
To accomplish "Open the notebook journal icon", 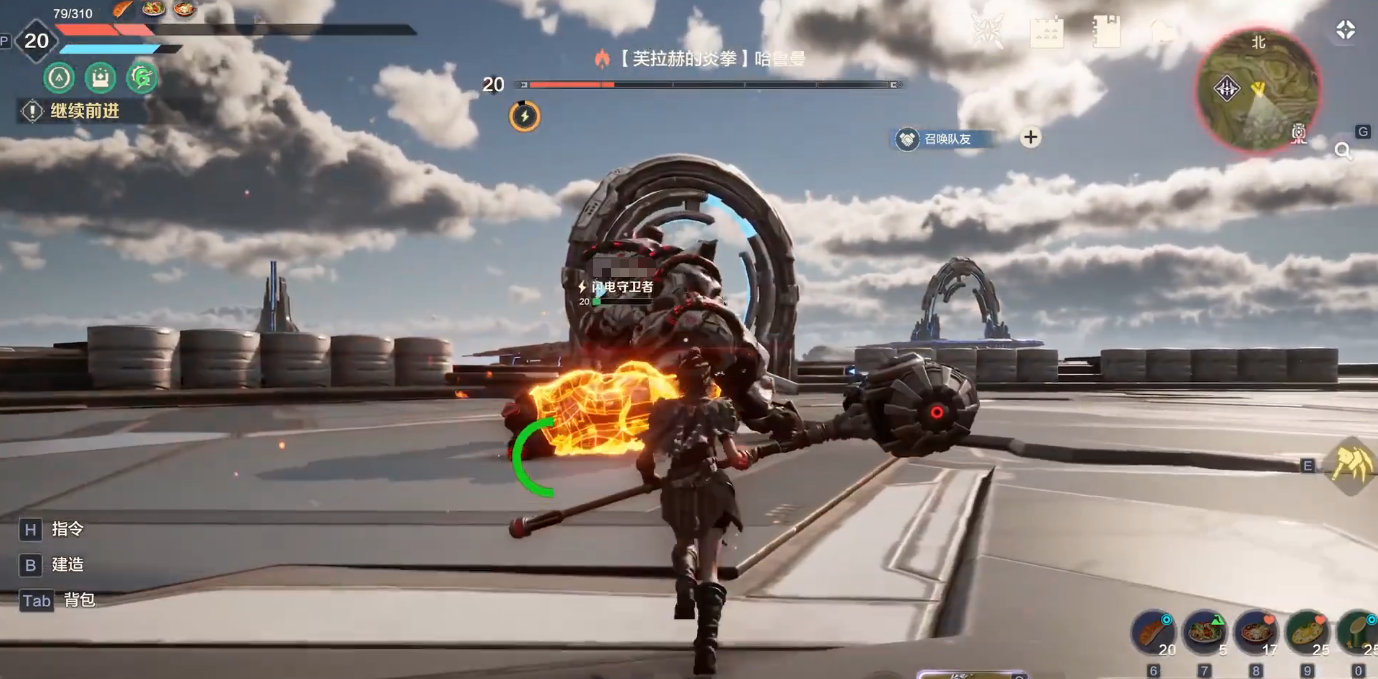I will tap(1105, 31).
